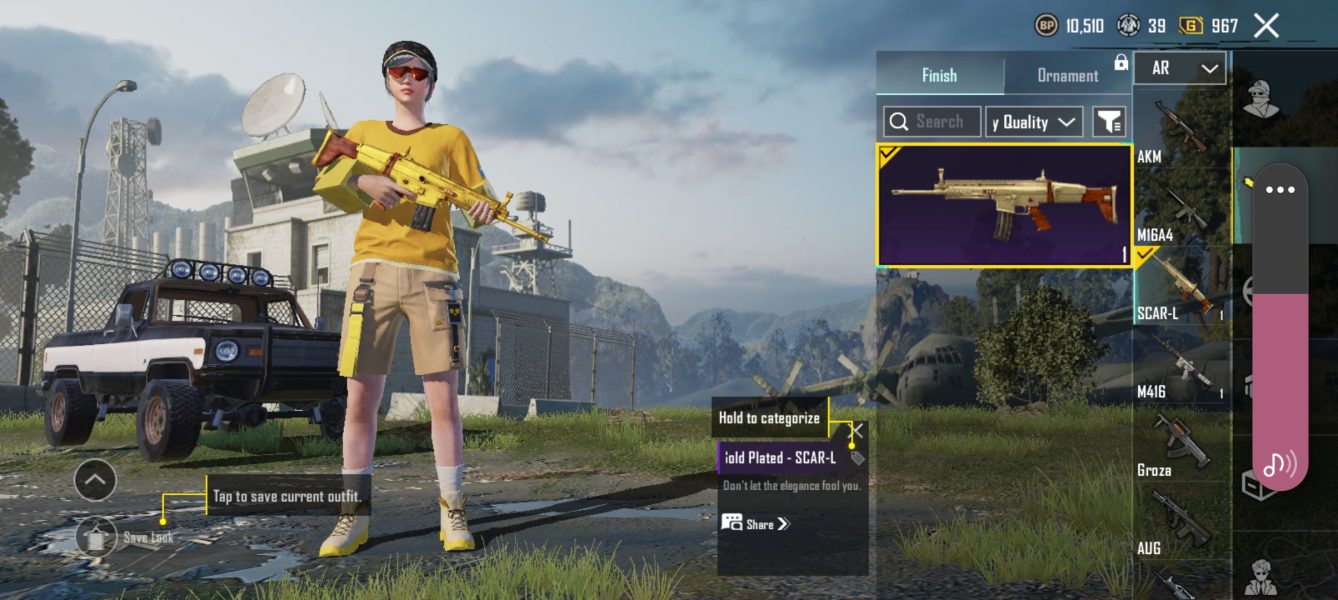Choose AKM in the weapon list
This screenshot has height=600, width=1338.
[1180, 128]
